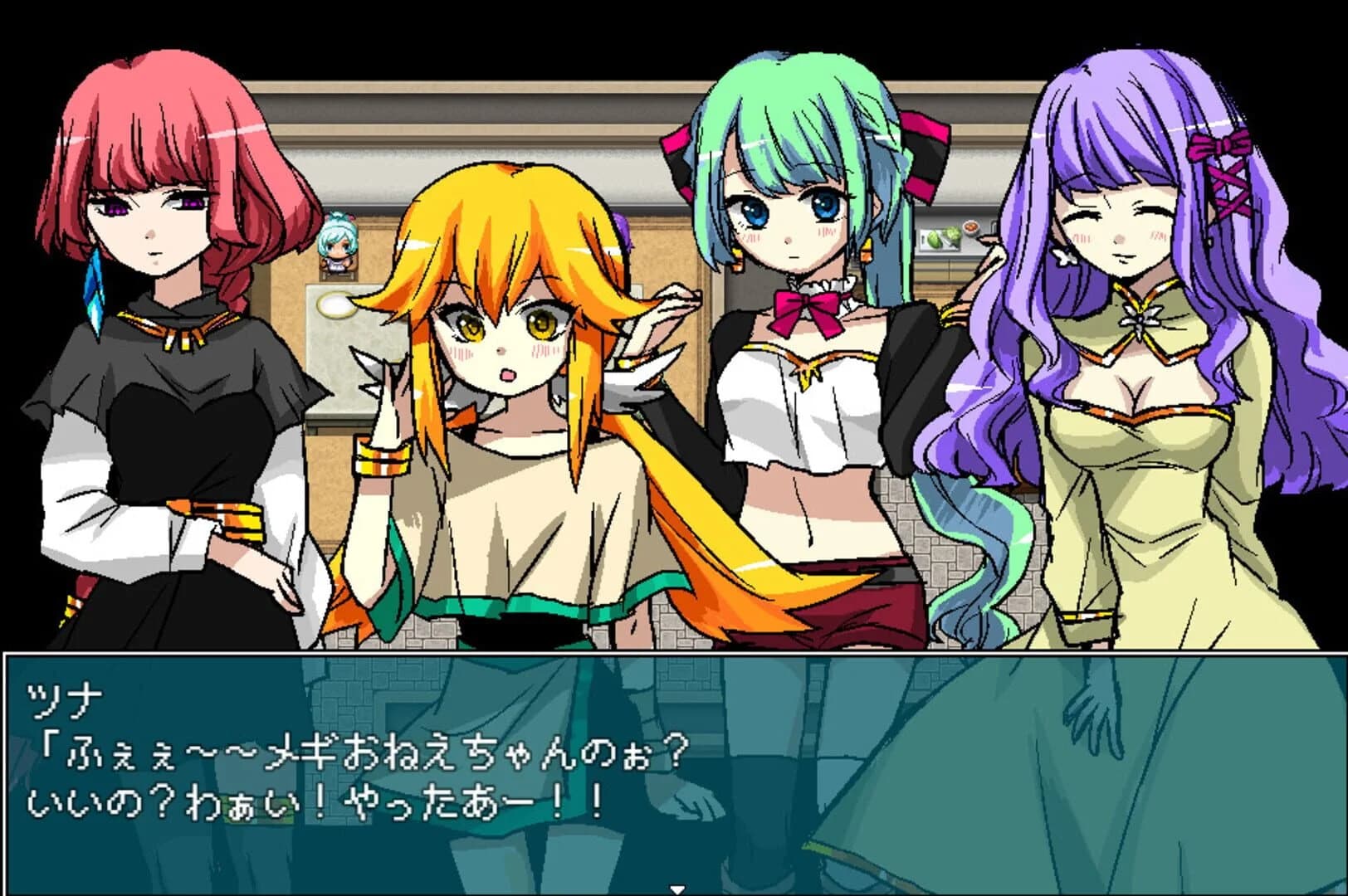Select the cutting board with vegetables
The width and height of the screenshot is (1348, 896).
940,238
